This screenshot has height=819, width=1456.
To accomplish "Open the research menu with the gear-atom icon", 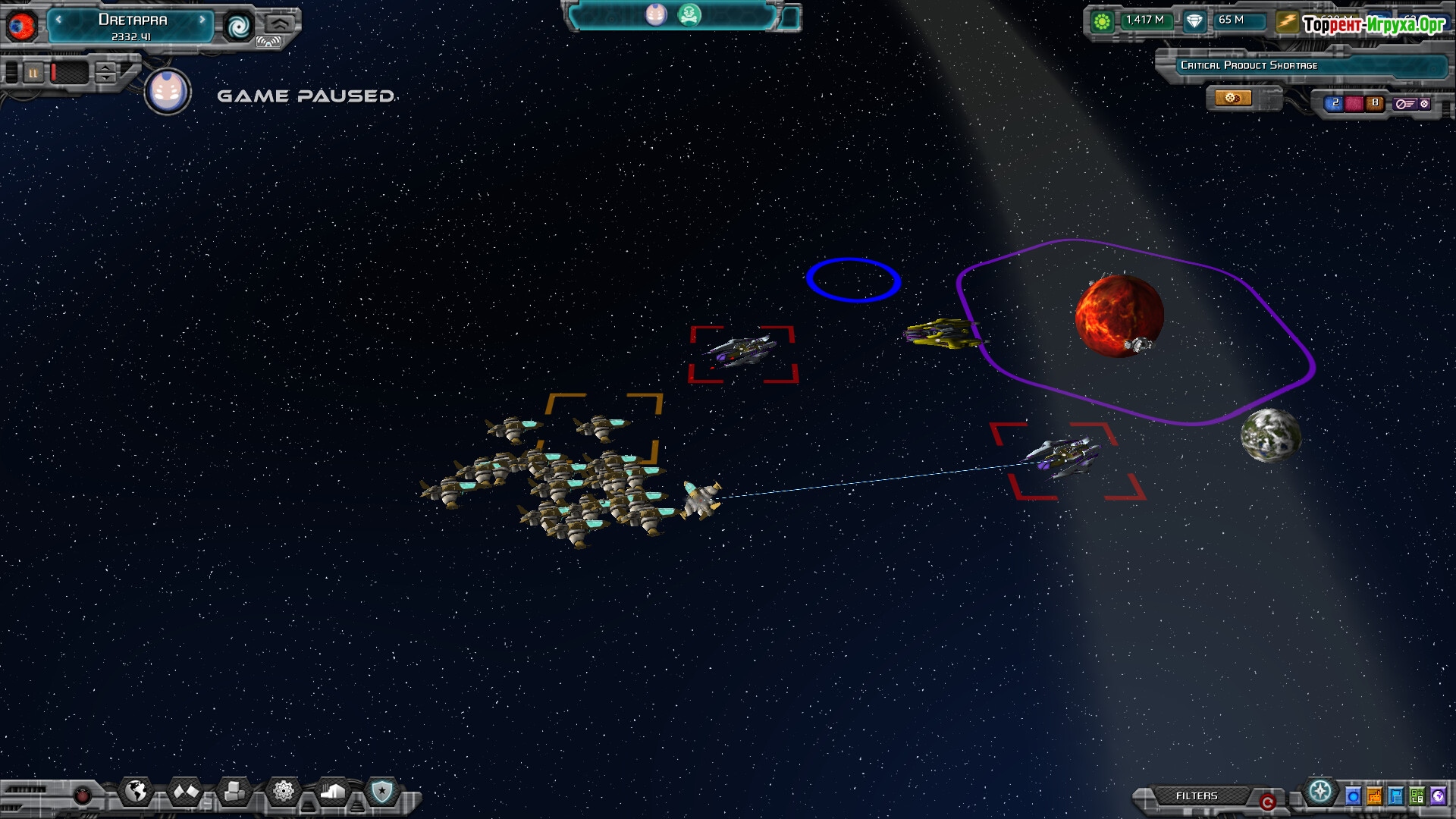I will pyautogui.click(x=284, y=792).
